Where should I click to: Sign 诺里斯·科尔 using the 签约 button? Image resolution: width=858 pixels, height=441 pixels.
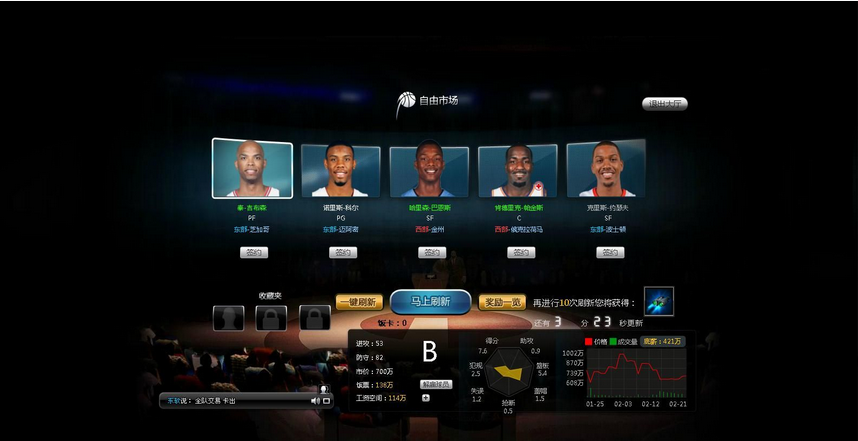(x=342, y=253)
